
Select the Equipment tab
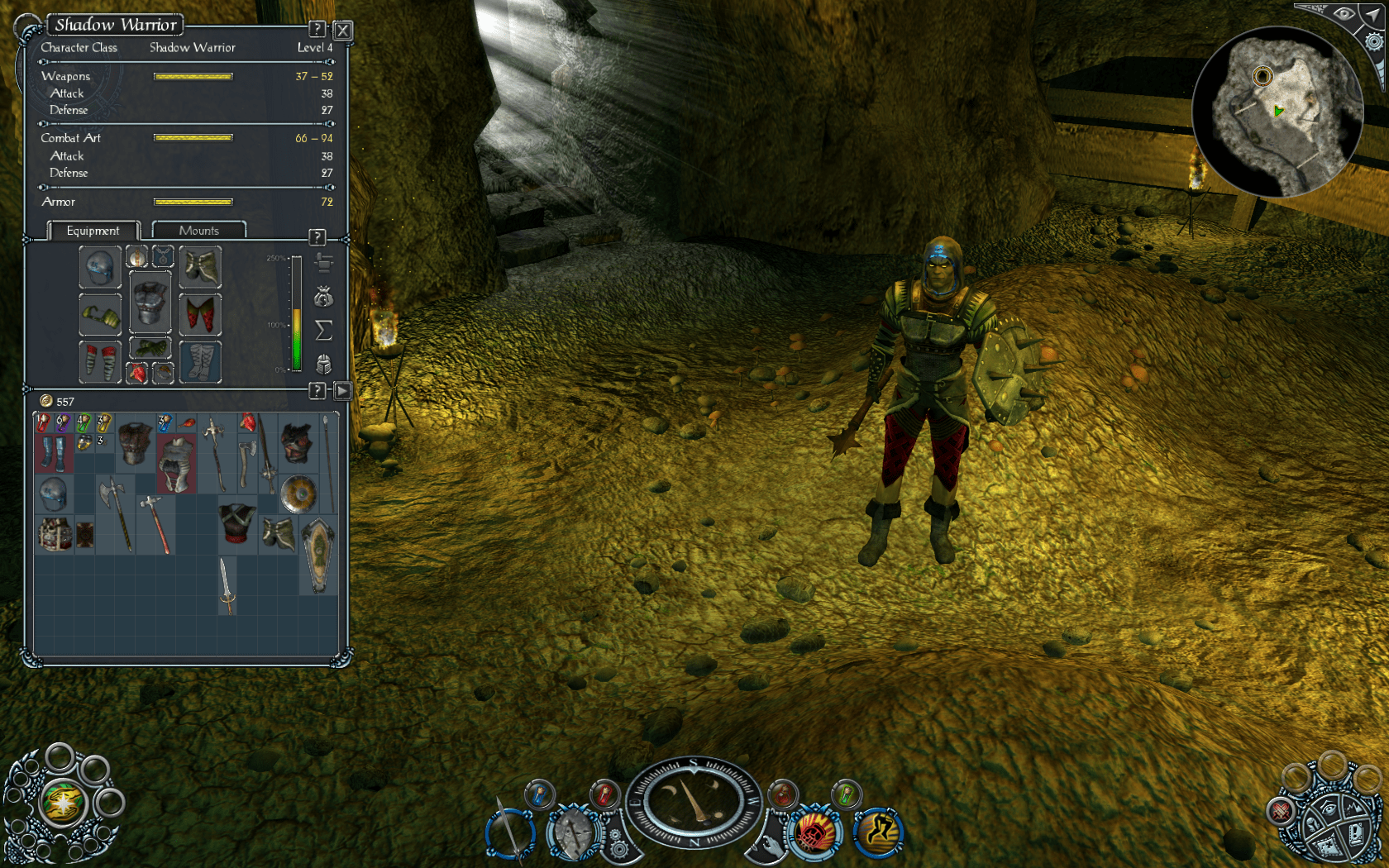(93, 231)
